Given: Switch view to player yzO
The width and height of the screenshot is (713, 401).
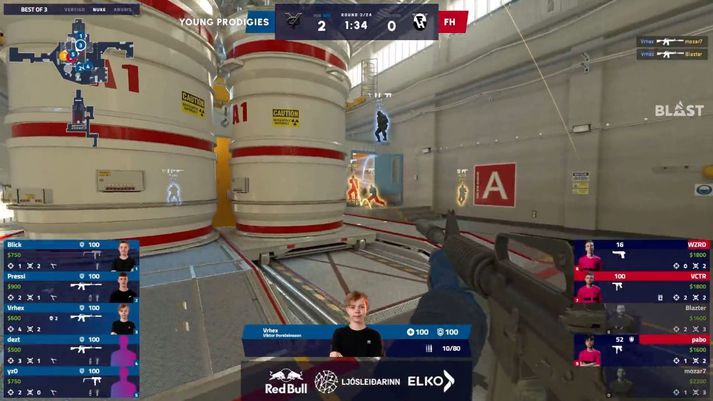Looking at the screenshot, I should click(x=68, y=381).
